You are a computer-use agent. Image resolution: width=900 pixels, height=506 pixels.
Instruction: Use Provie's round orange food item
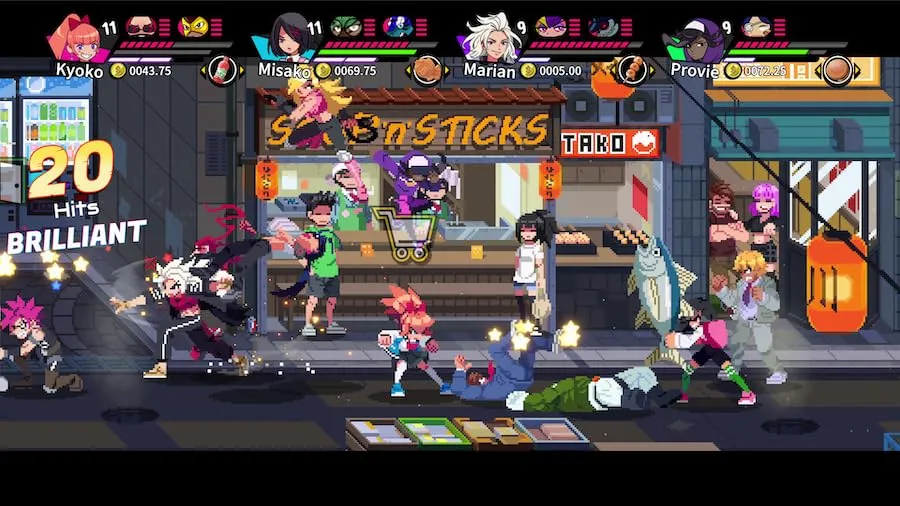point(836,70)
